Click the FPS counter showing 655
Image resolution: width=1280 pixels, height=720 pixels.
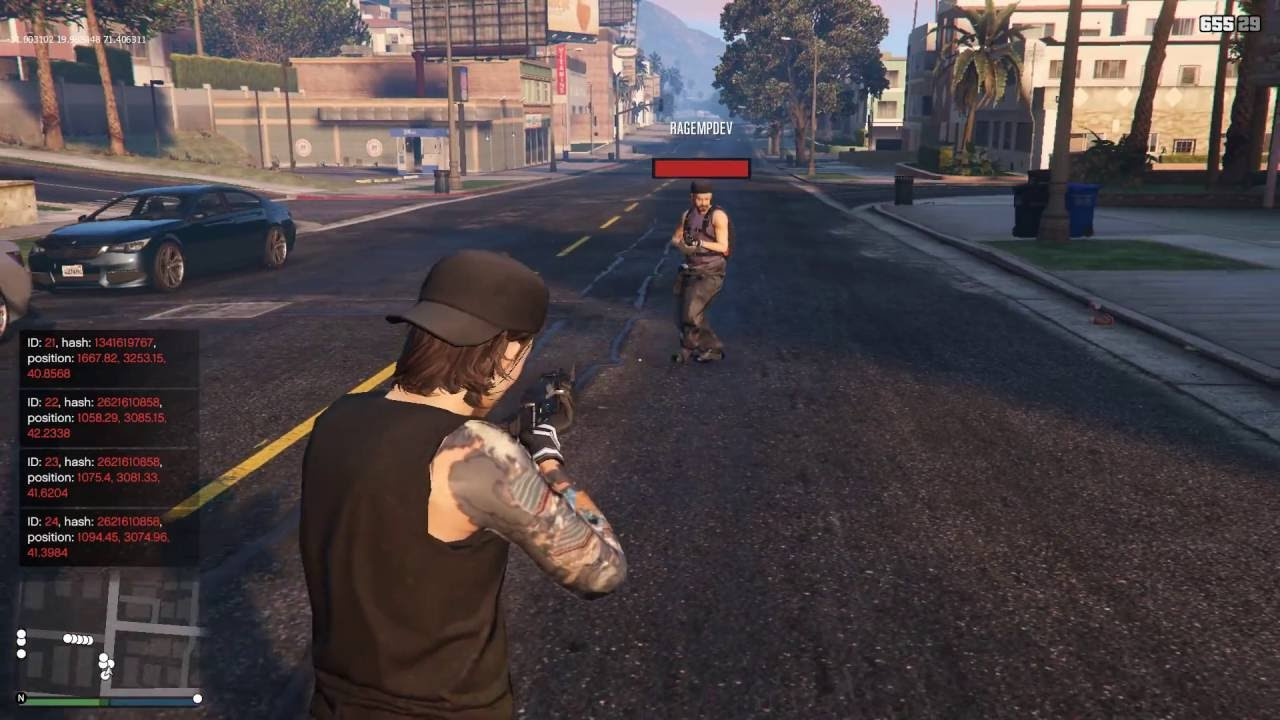1216,22
